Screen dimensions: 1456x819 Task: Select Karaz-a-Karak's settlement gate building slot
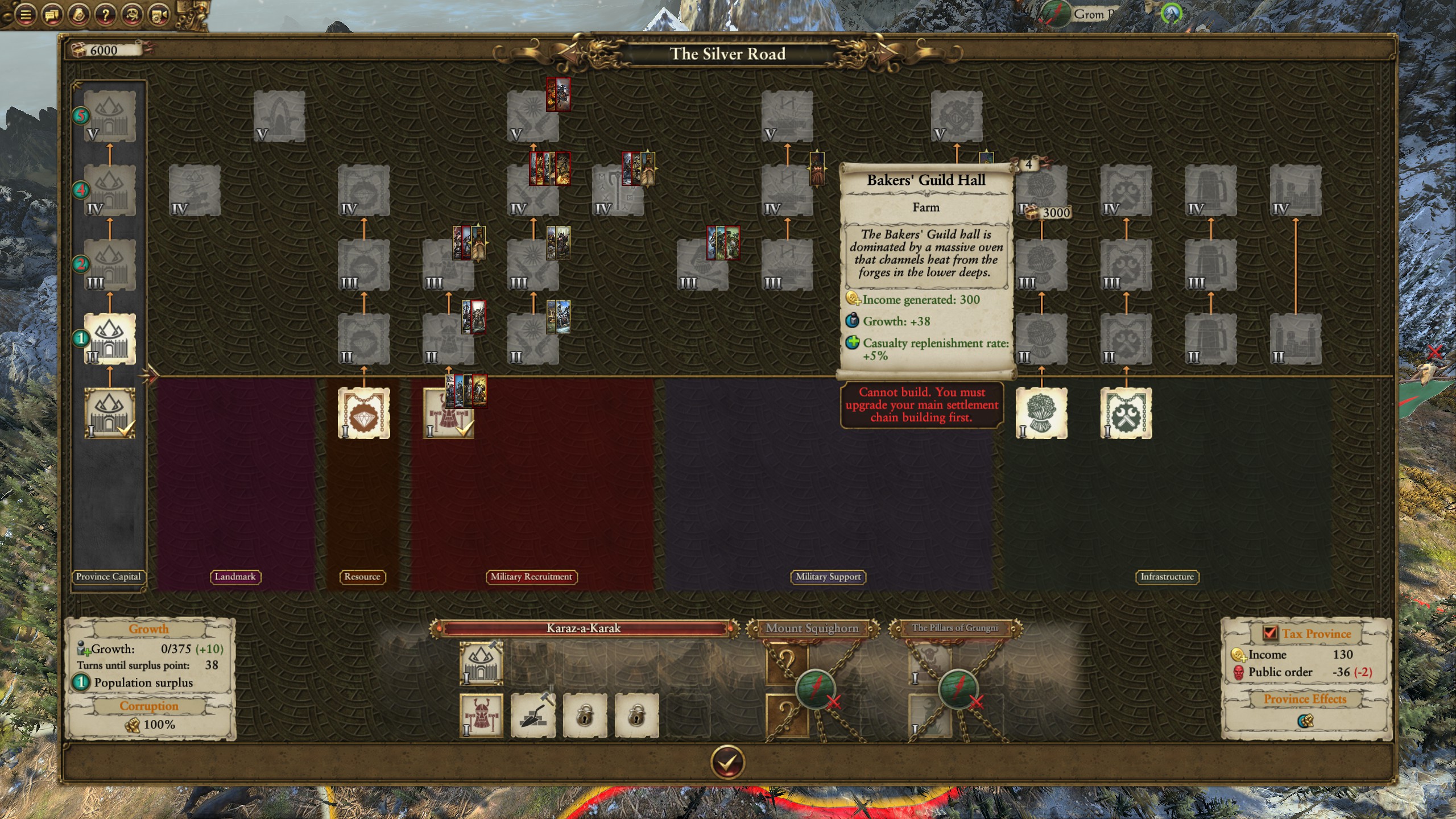click(x=481, y=663)
